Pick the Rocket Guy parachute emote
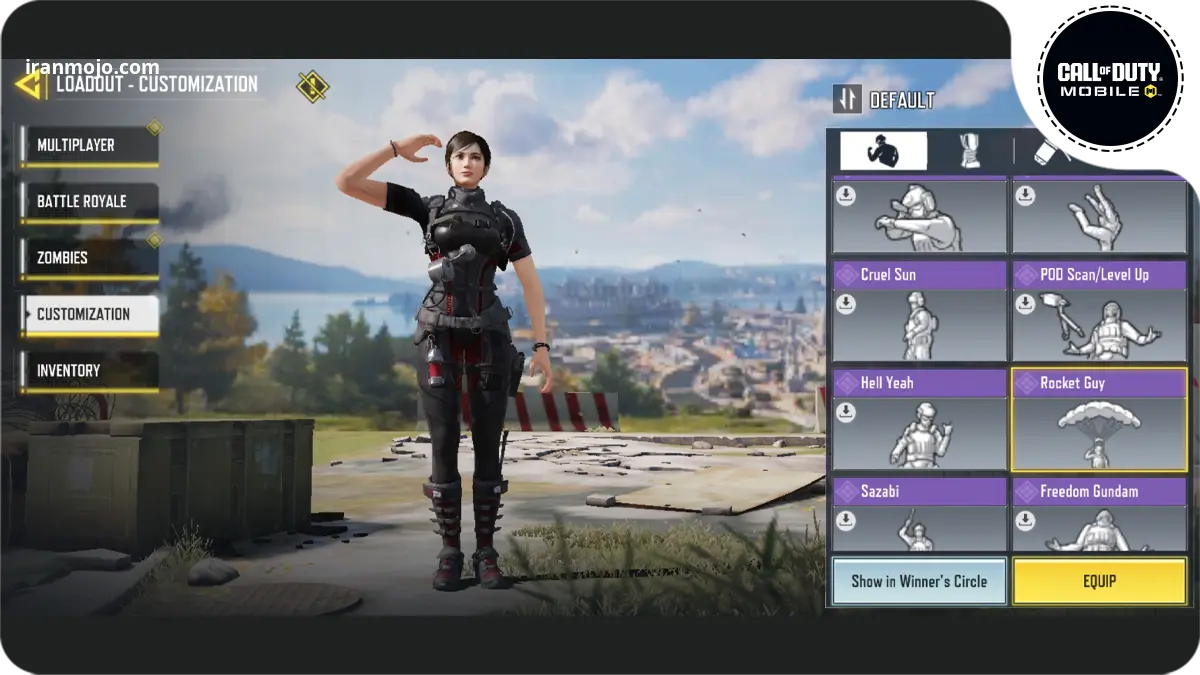This screenshot has width=1200, height=675. pyautogui.click(x=1099, y=420)
